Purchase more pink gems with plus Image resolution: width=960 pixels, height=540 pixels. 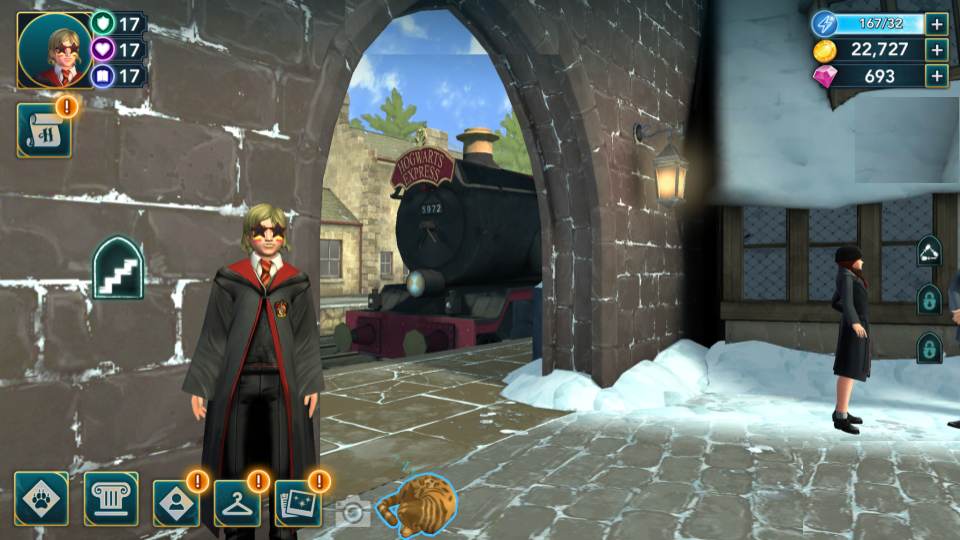pyautogui.click(x=936, y=76)
